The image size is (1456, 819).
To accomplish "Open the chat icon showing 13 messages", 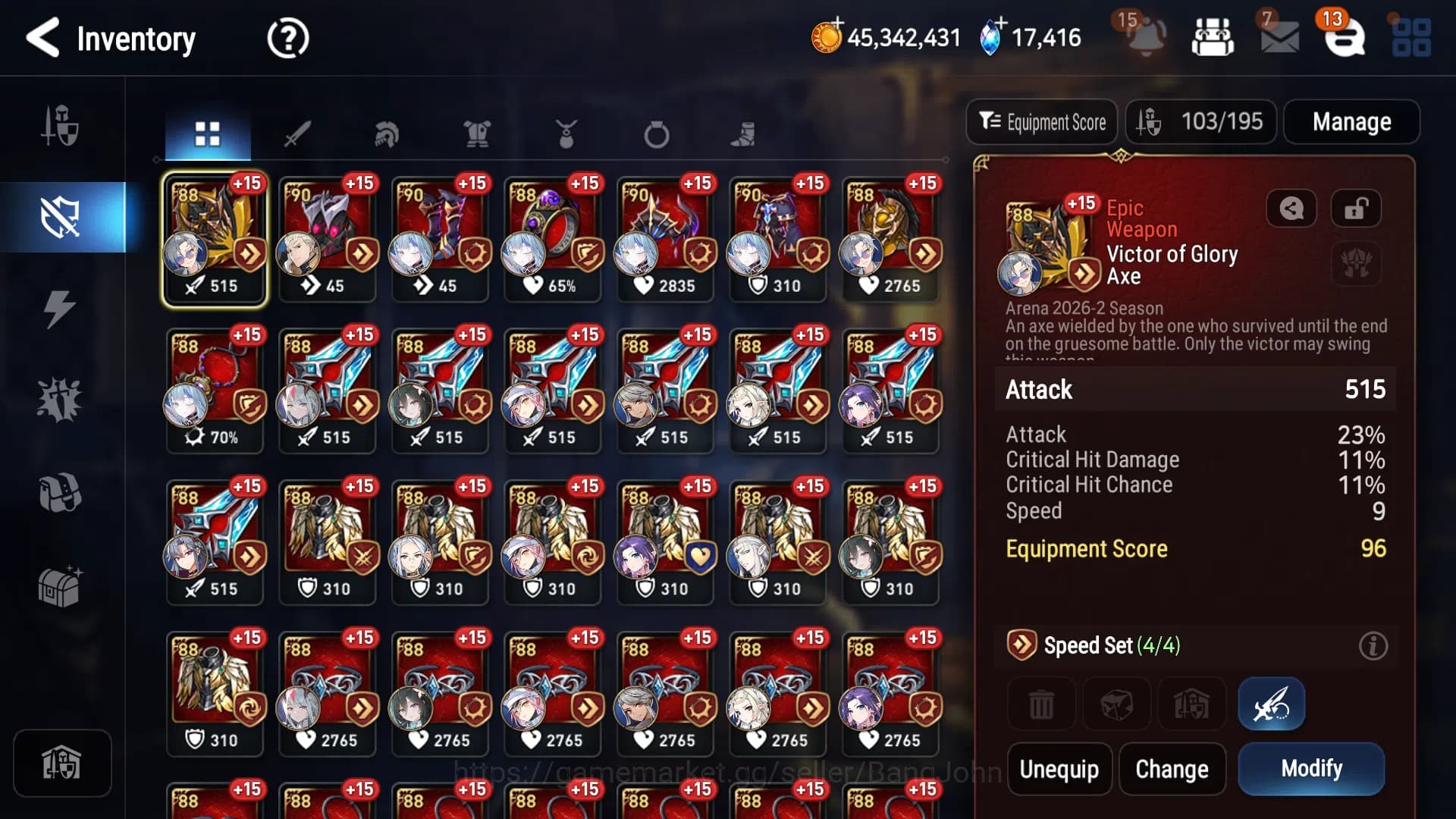I will (x=1345, y=38).
